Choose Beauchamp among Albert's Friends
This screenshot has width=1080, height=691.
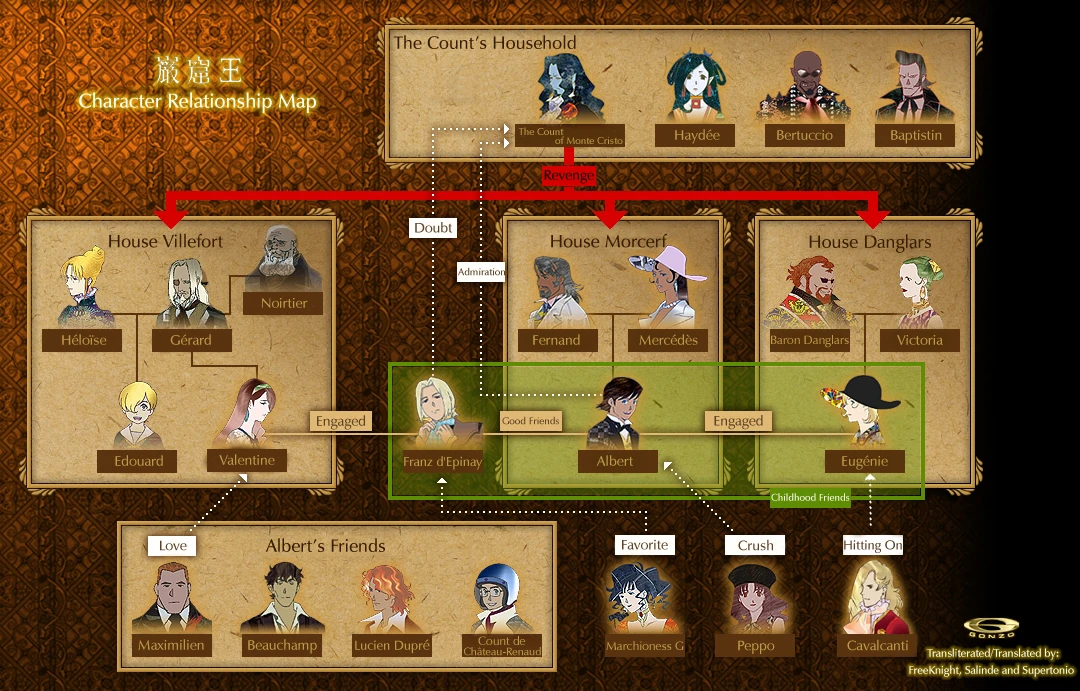click(282, 597)
